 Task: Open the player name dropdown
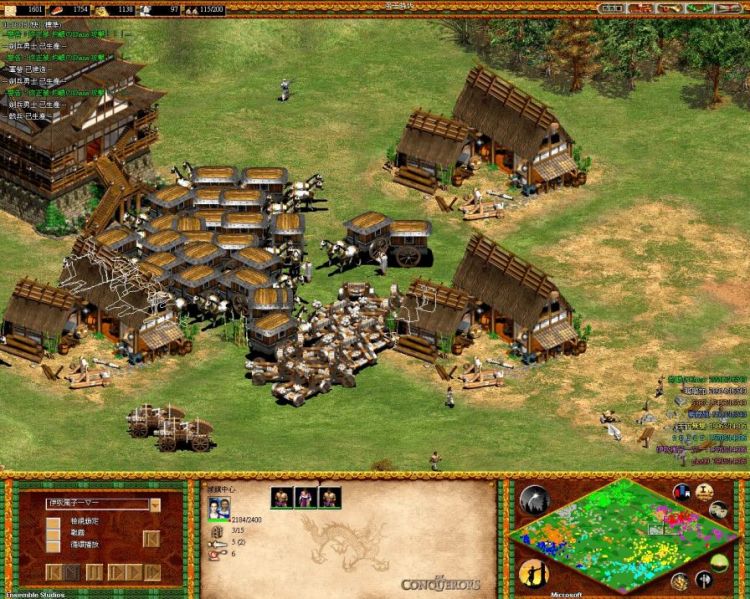(x=155, y=504)
